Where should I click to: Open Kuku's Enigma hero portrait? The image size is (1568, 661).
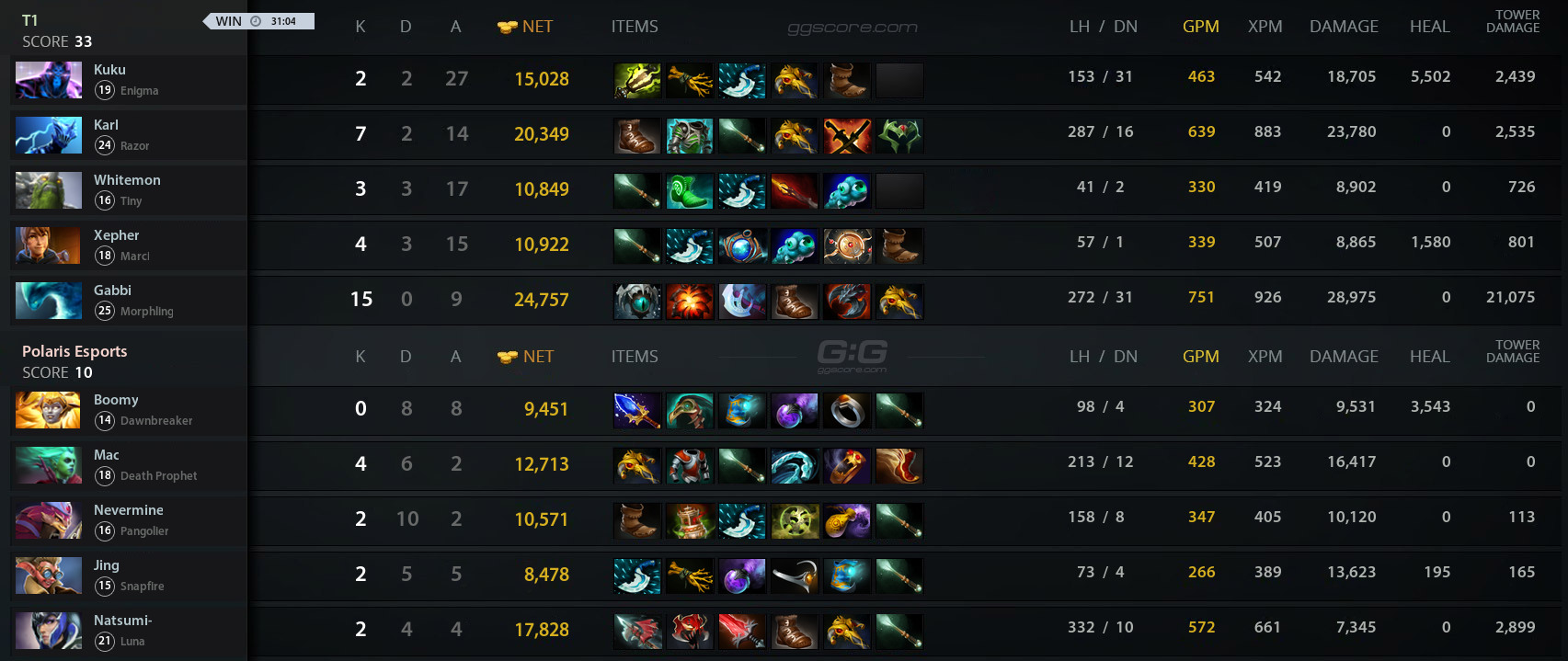[49, 80]
